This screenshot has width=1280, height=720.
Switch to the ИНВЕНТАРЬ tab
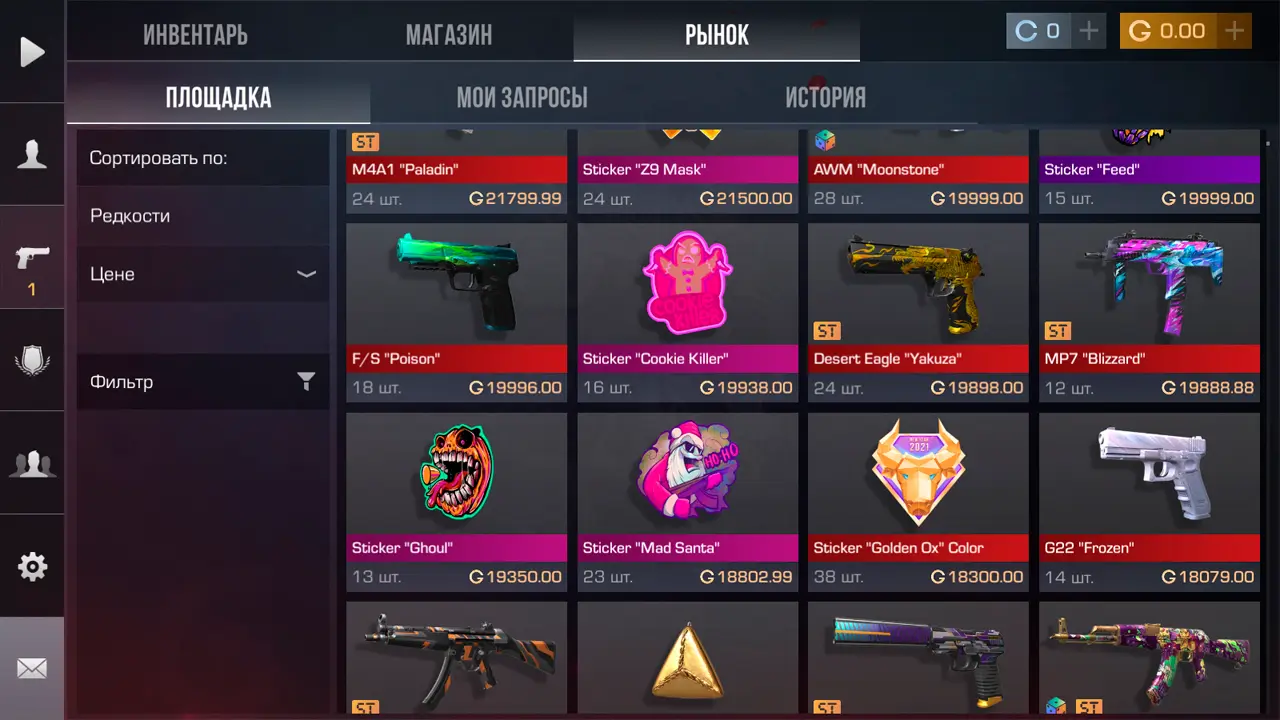coord(195,34)
